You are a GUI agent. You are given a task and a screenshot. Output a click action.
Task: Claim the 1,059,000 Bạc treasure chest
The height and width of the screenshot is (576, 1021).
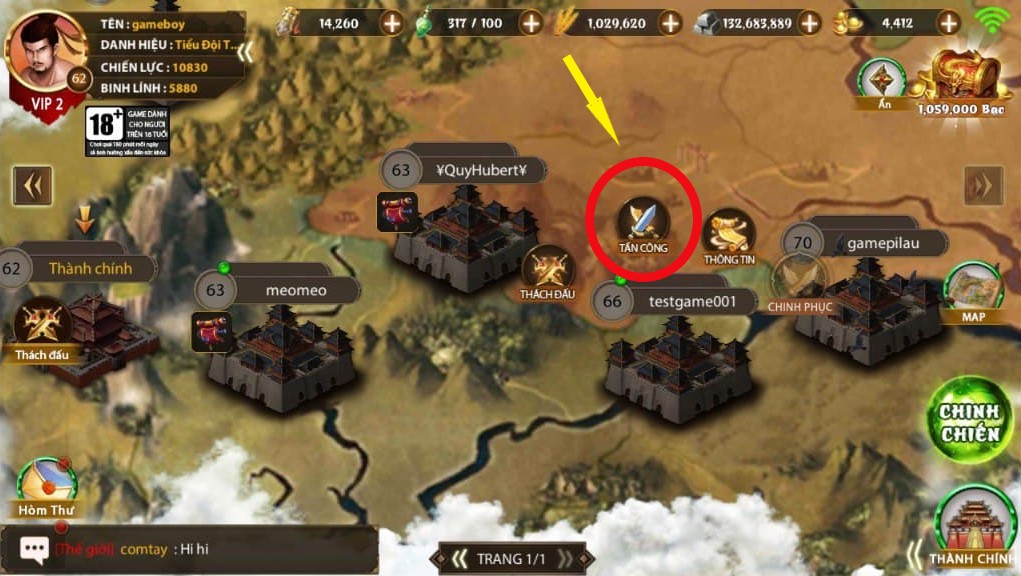(959, 80)
